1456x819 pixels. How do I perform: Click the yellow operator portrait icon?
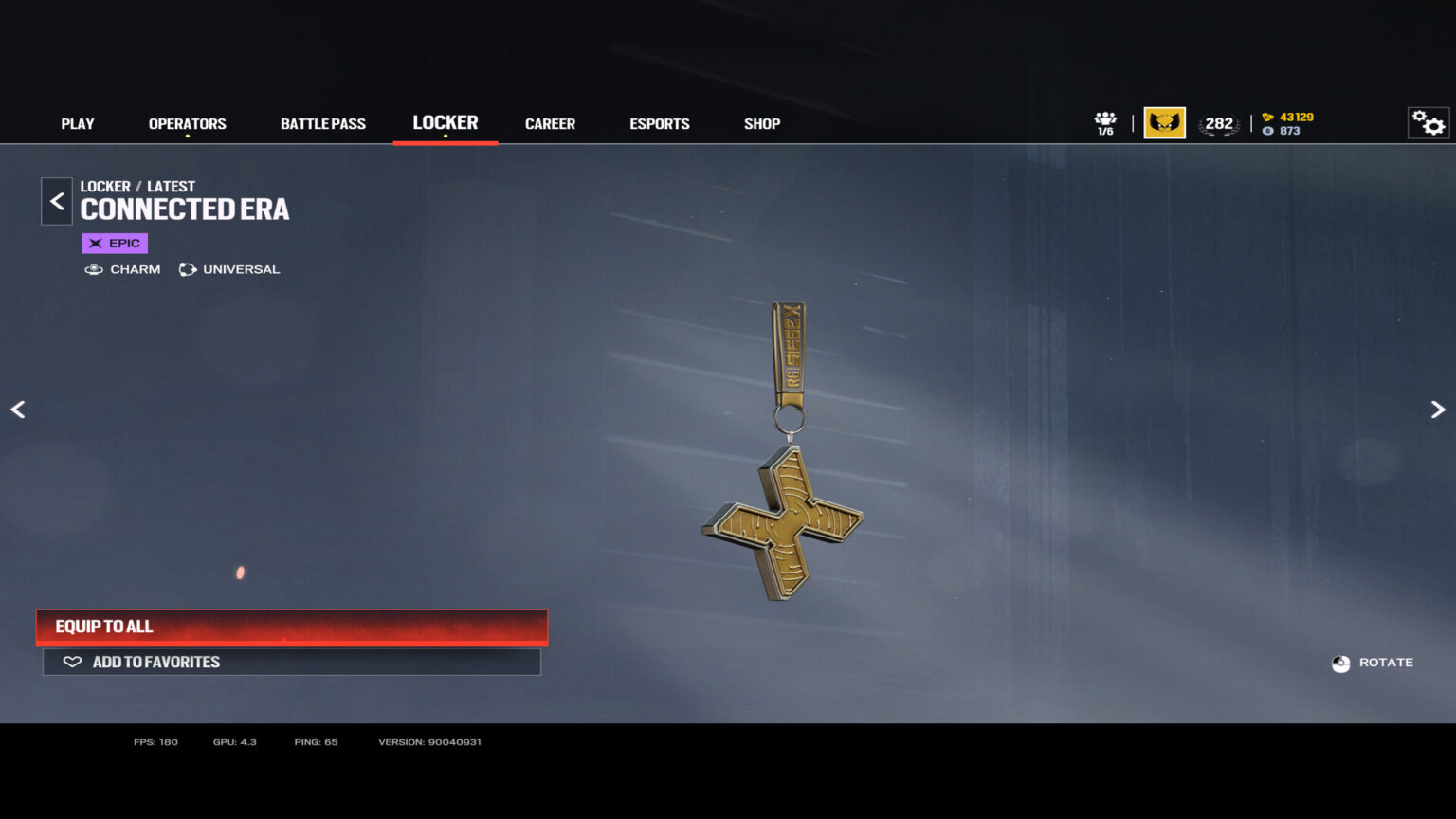1164,122
